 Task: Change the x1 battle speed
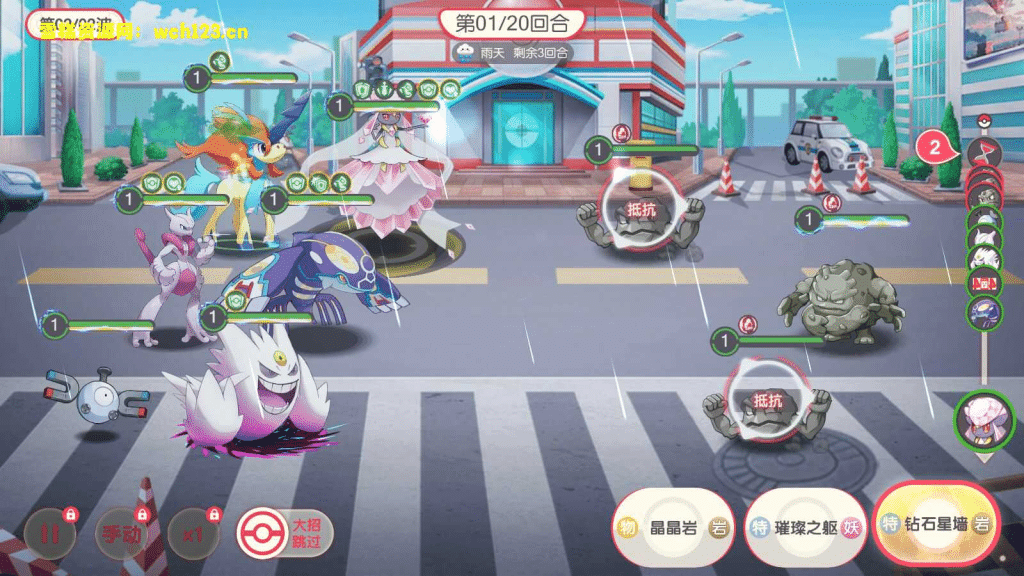[193, 533]
